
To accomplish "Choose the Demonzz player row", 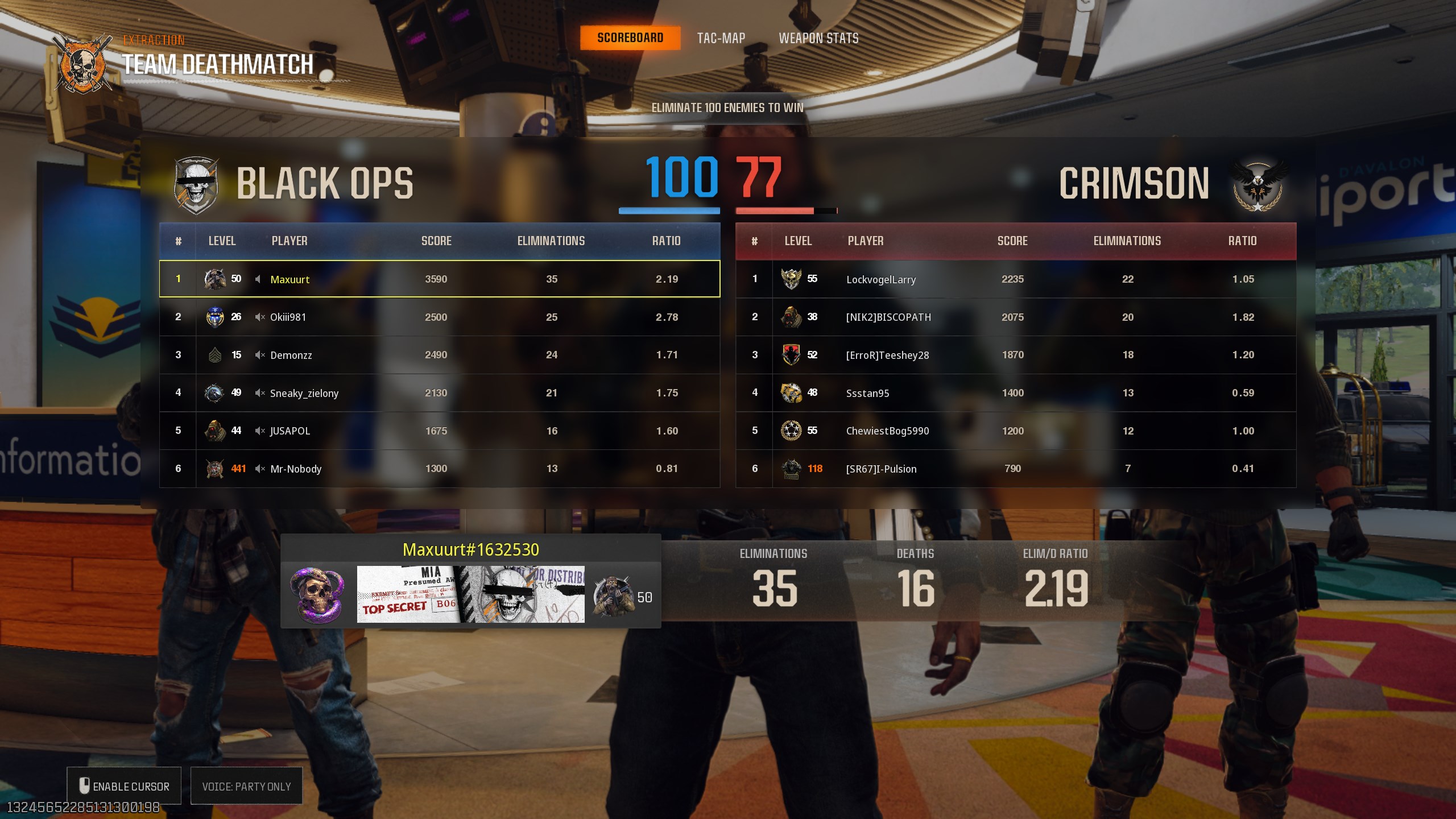I will pyautogui.click(x=439, y=355).
